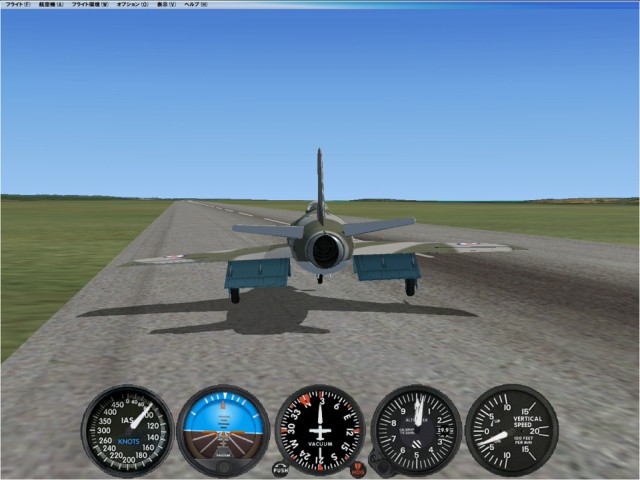Open the フライト (Flight) menu
This screenshot has width=640, height=480.
click(x=17, y=5)
